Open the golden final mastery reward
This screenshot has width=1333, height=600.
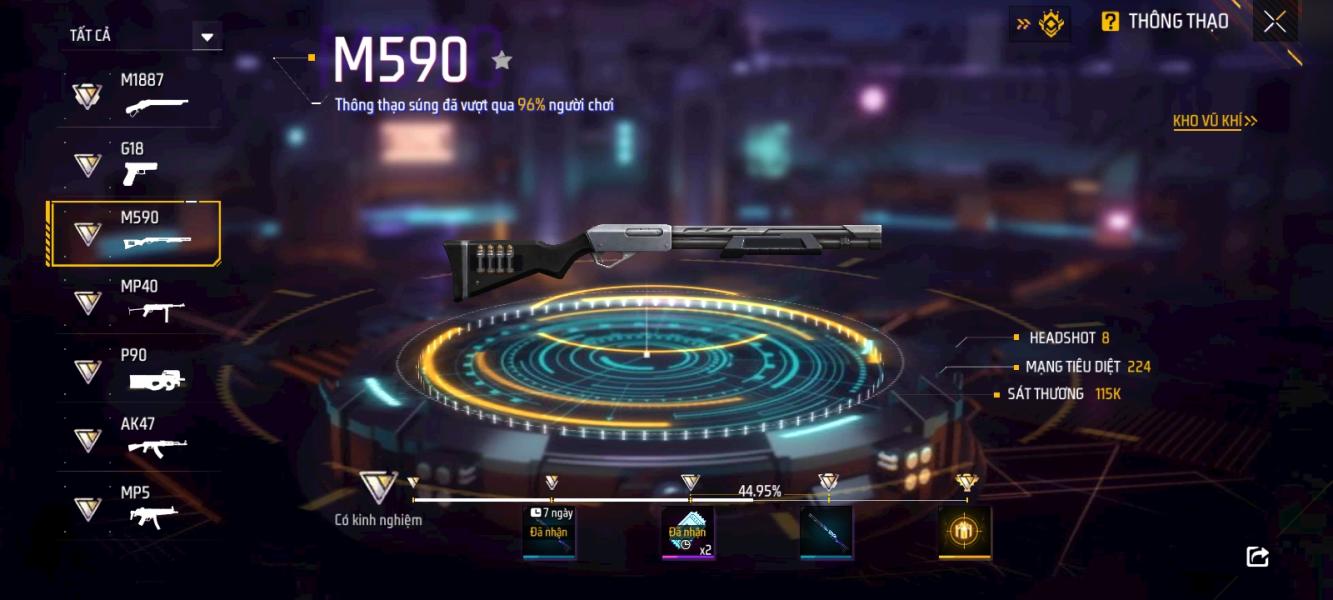coord(965,532)
